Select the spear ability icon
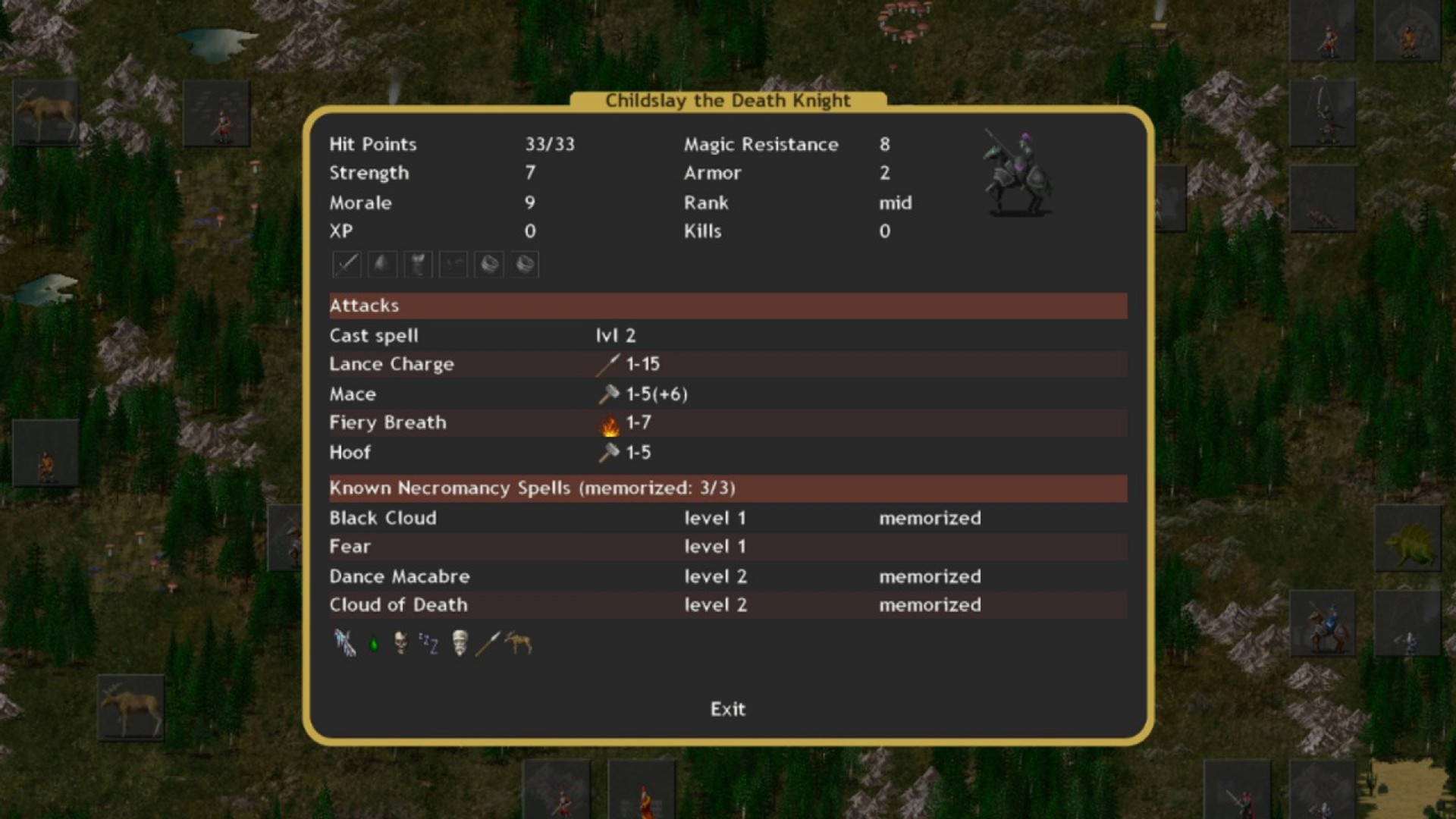This screenshot has width=1456, height=819. click(x=488, y=643)
